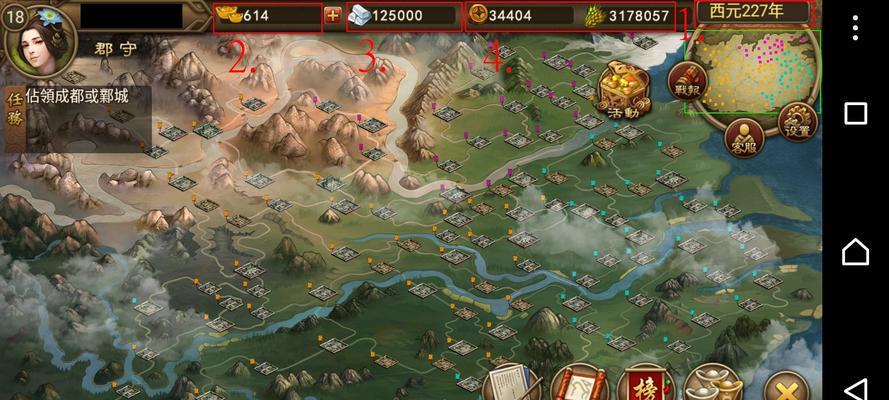Tap the Android home button
This screenshot has height=400, width=889.
point(856,252)
